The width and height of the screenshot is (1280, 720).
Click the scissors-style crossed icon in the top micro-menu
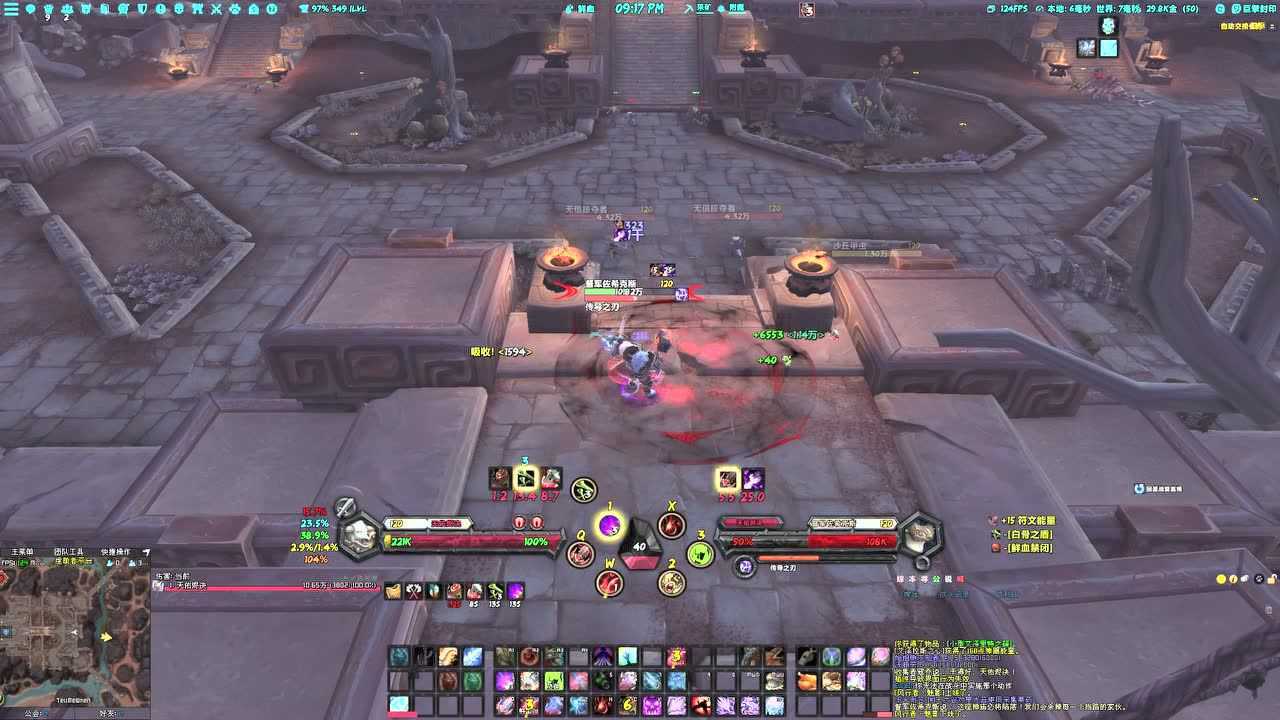click(x=216, y=10)
